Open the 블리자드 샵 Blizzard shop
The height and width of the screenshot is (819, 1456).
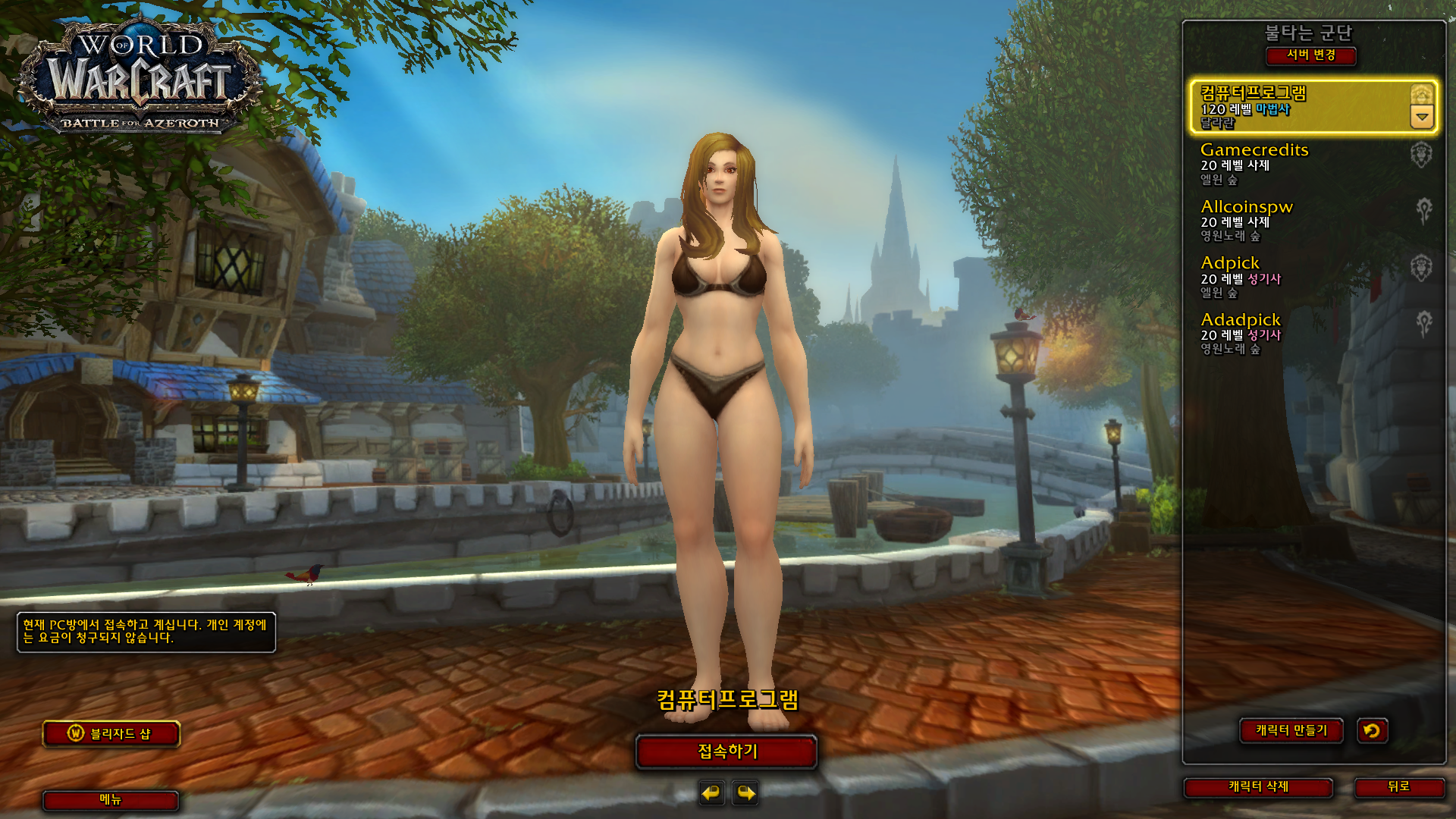111,733
